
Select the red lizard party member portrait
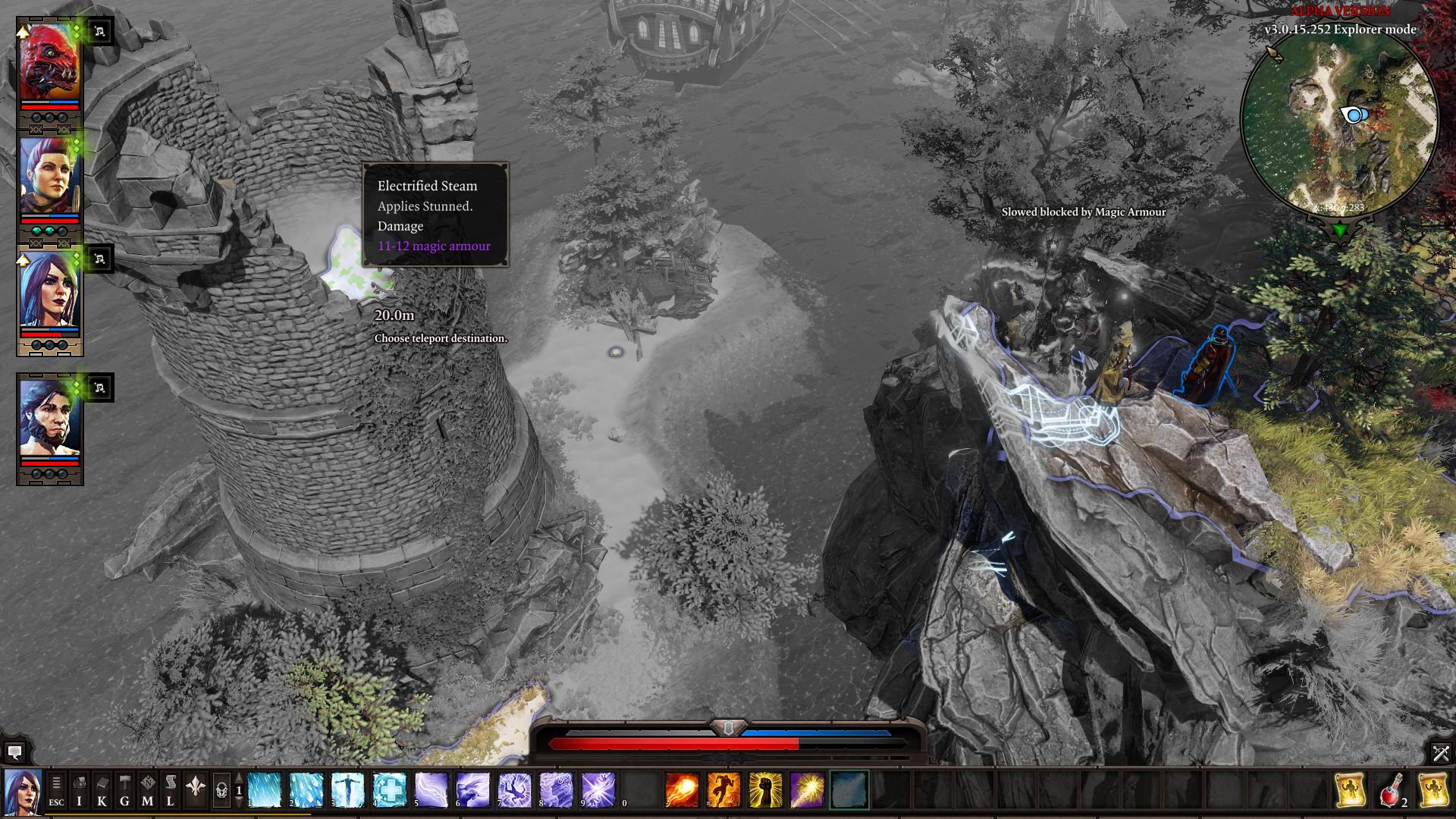[49, 62]
